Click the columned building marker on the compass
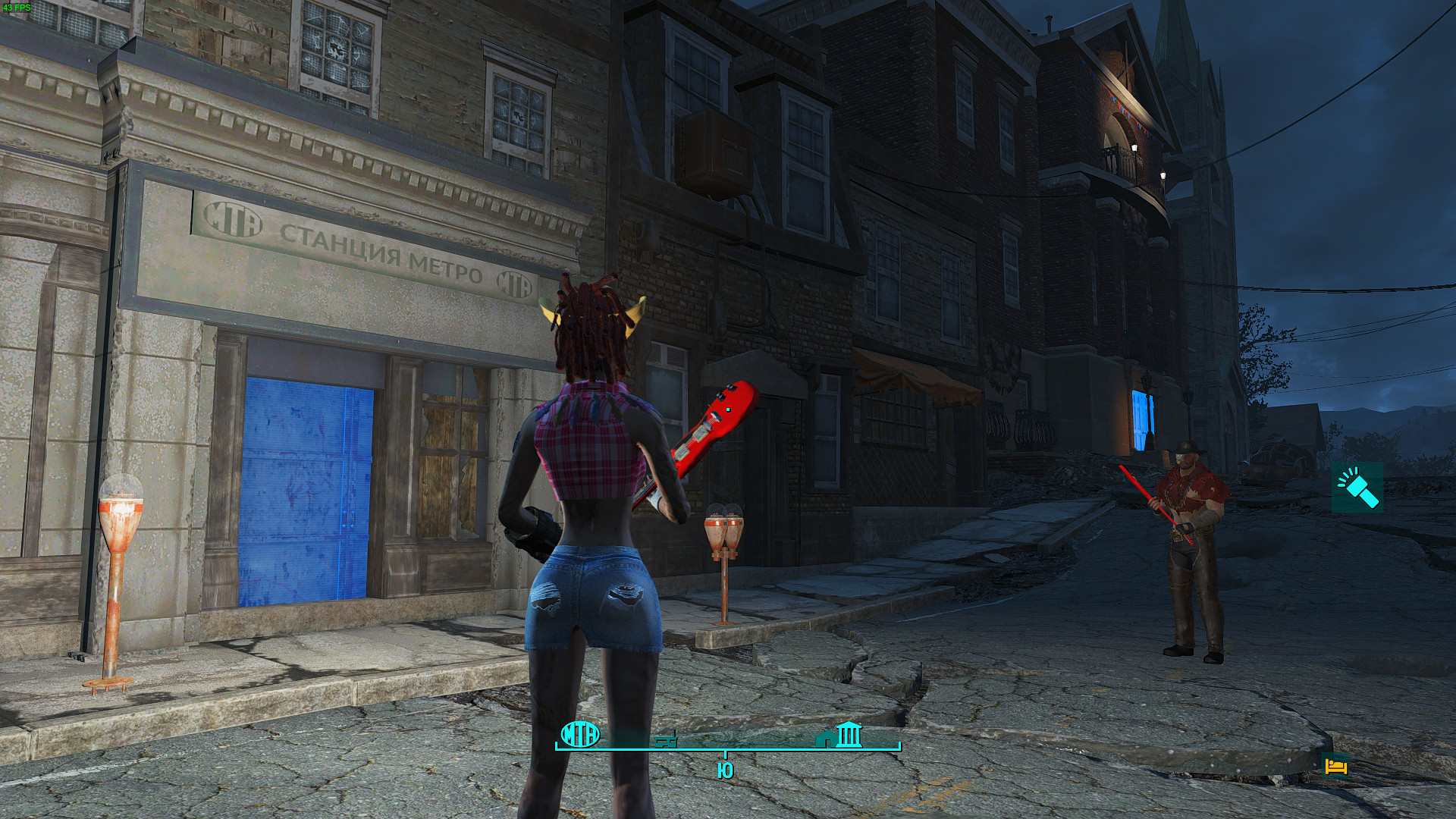 tap(848, 735)
